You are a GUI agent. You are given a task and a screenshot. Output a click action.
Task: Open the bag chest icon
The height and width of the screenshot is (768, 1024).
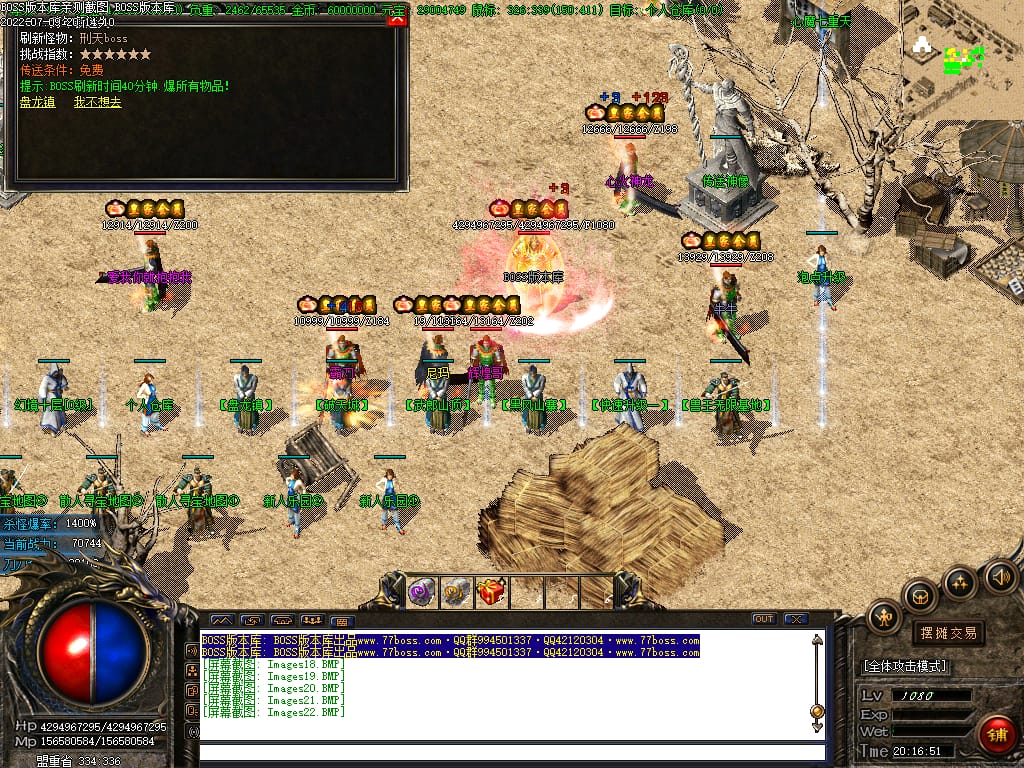tap(920, 595)
